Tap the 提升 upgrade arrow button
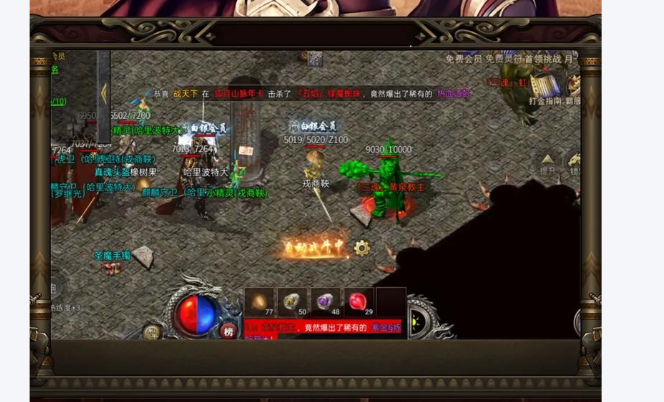The height and width of the screenshot is (402, 664). click(x=547, y=161)
